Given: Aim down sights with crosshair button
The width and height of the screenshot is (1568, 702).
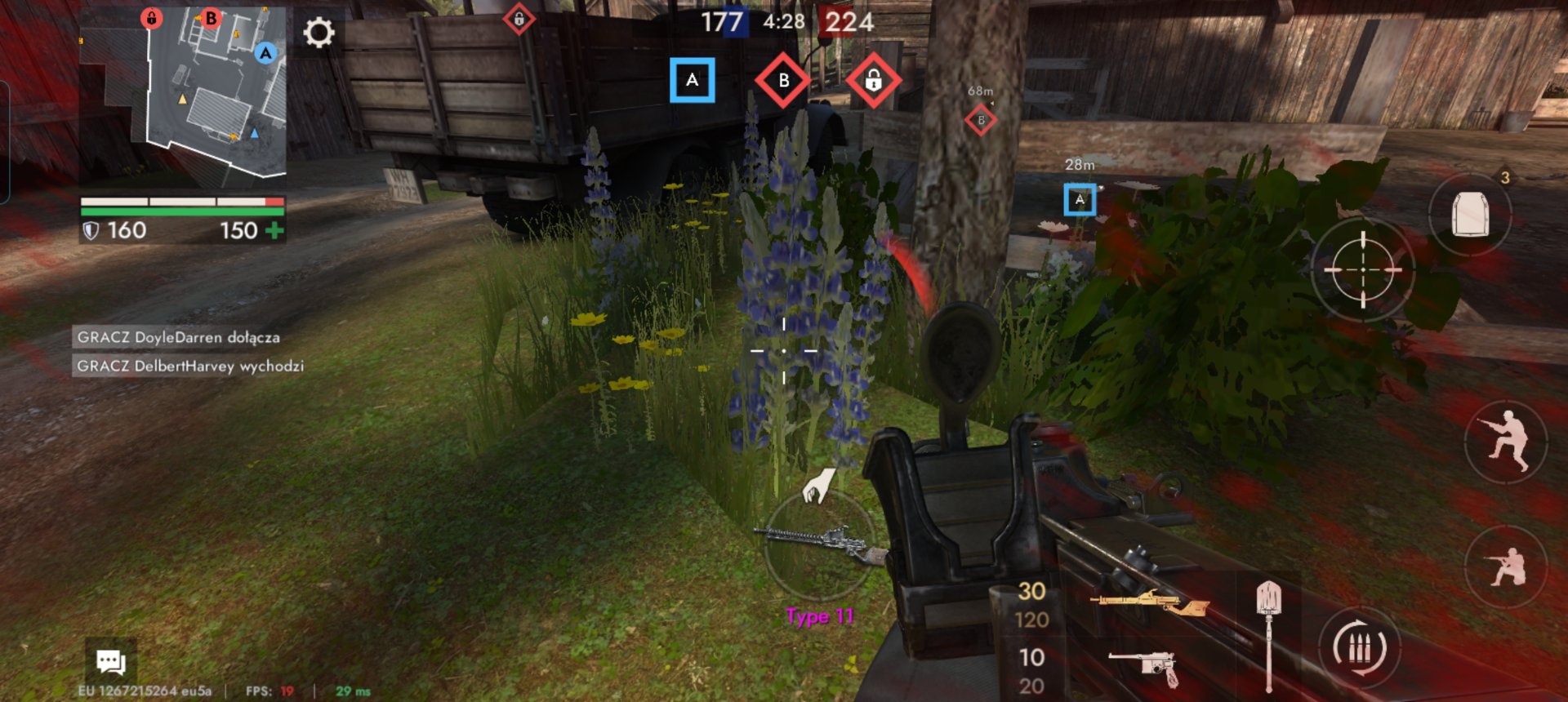Looking at the screenshot, I should [1362, 269].
